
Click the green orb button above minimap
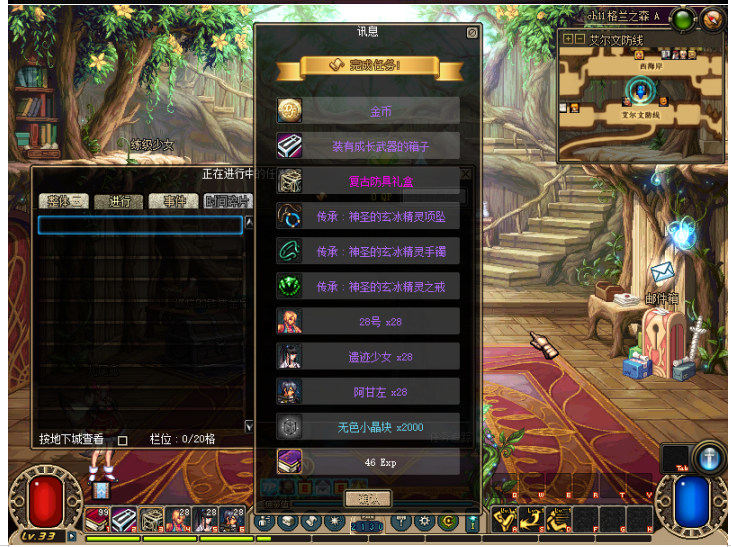pos(683,18)
